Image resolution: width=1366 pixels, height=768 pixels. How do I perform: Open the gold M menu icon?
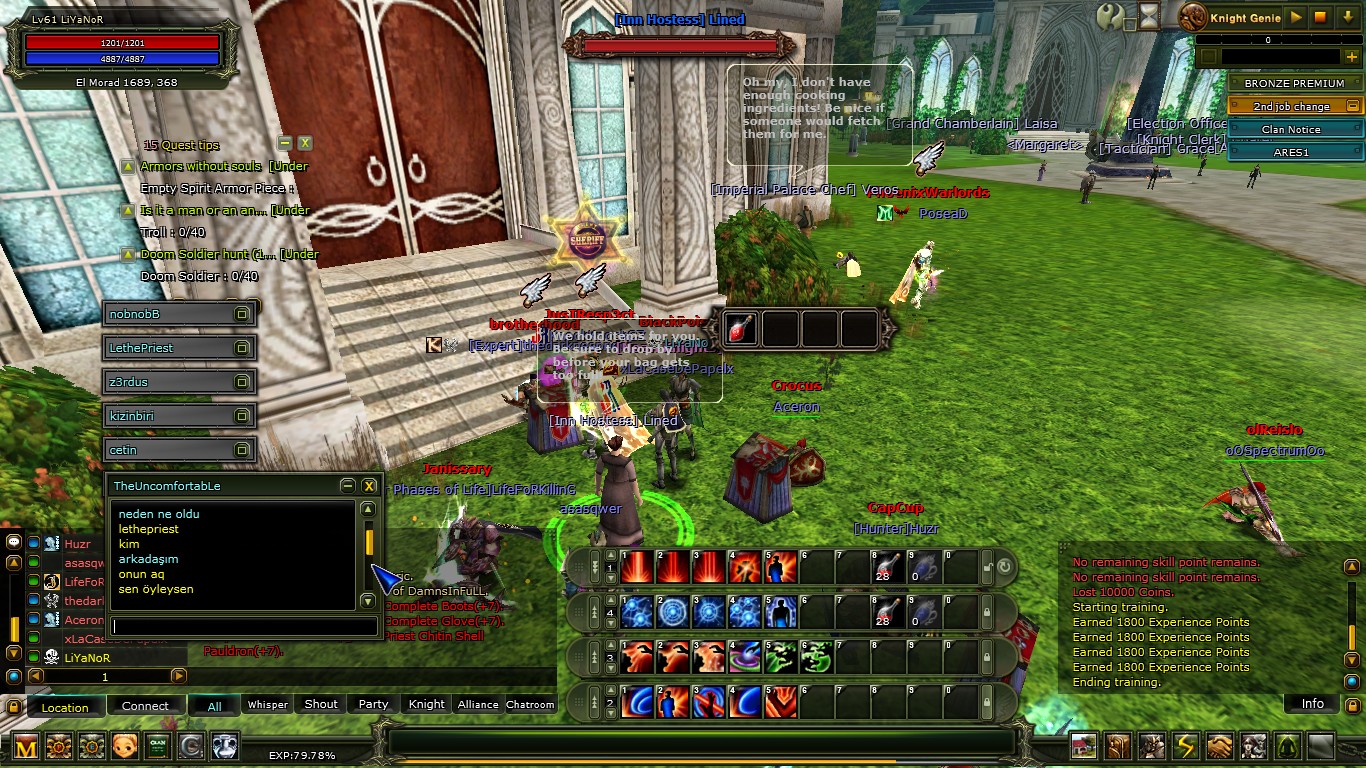point(25,746)
